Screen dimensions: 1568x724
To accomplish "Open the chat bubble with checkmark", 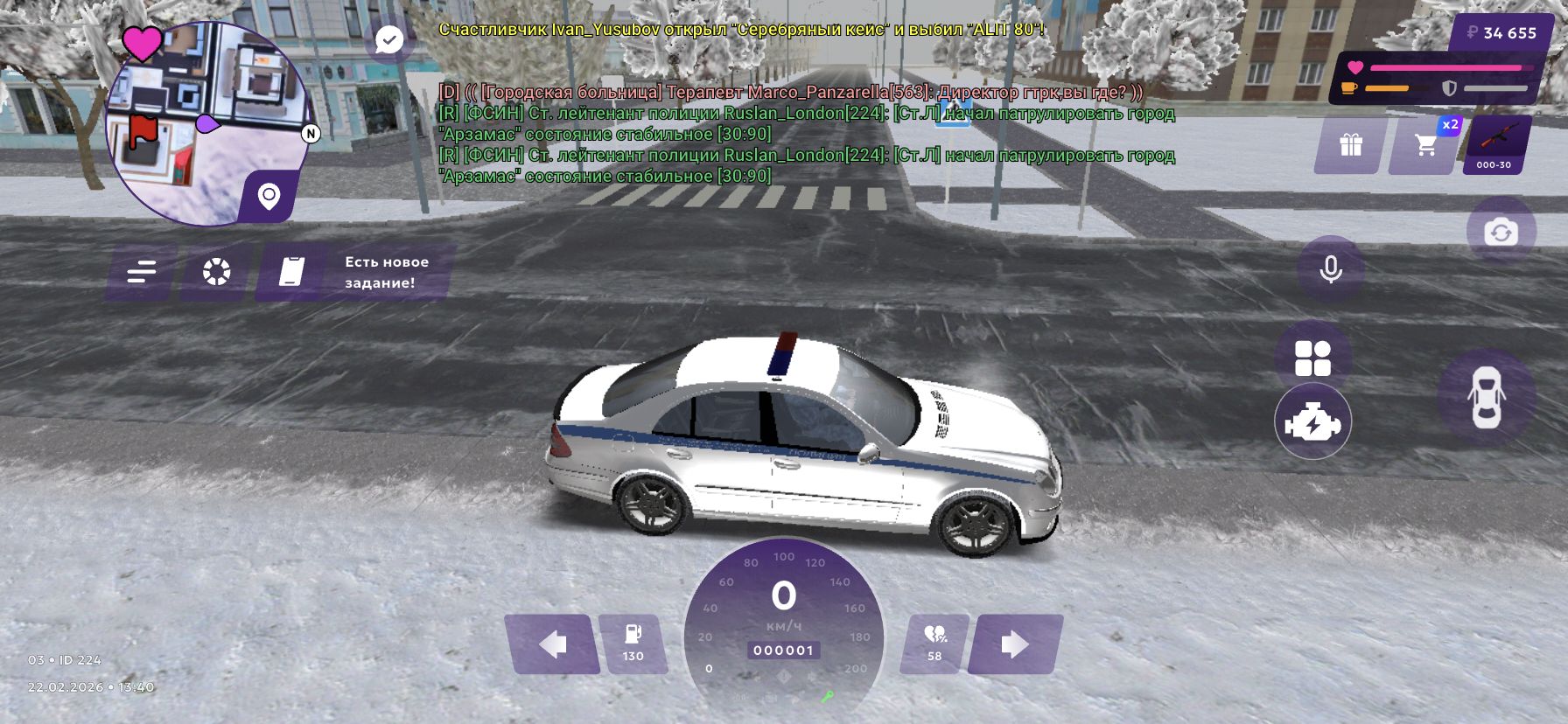I will [x=388, y=39].
